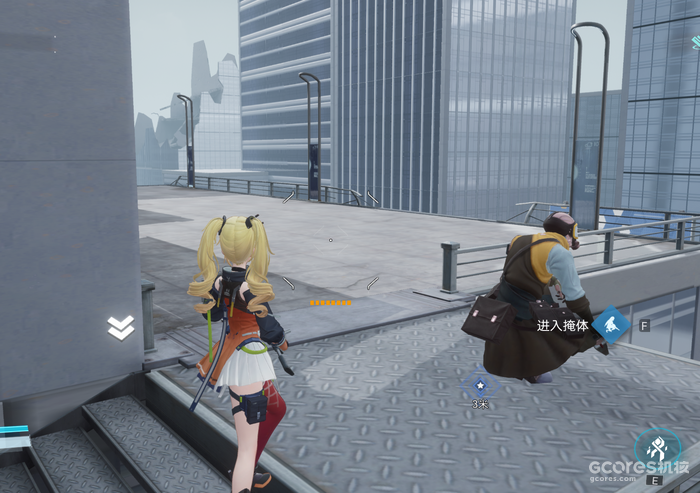
Task: Activate the blue diamond enter-cover icon
Action: click(610, 325)
